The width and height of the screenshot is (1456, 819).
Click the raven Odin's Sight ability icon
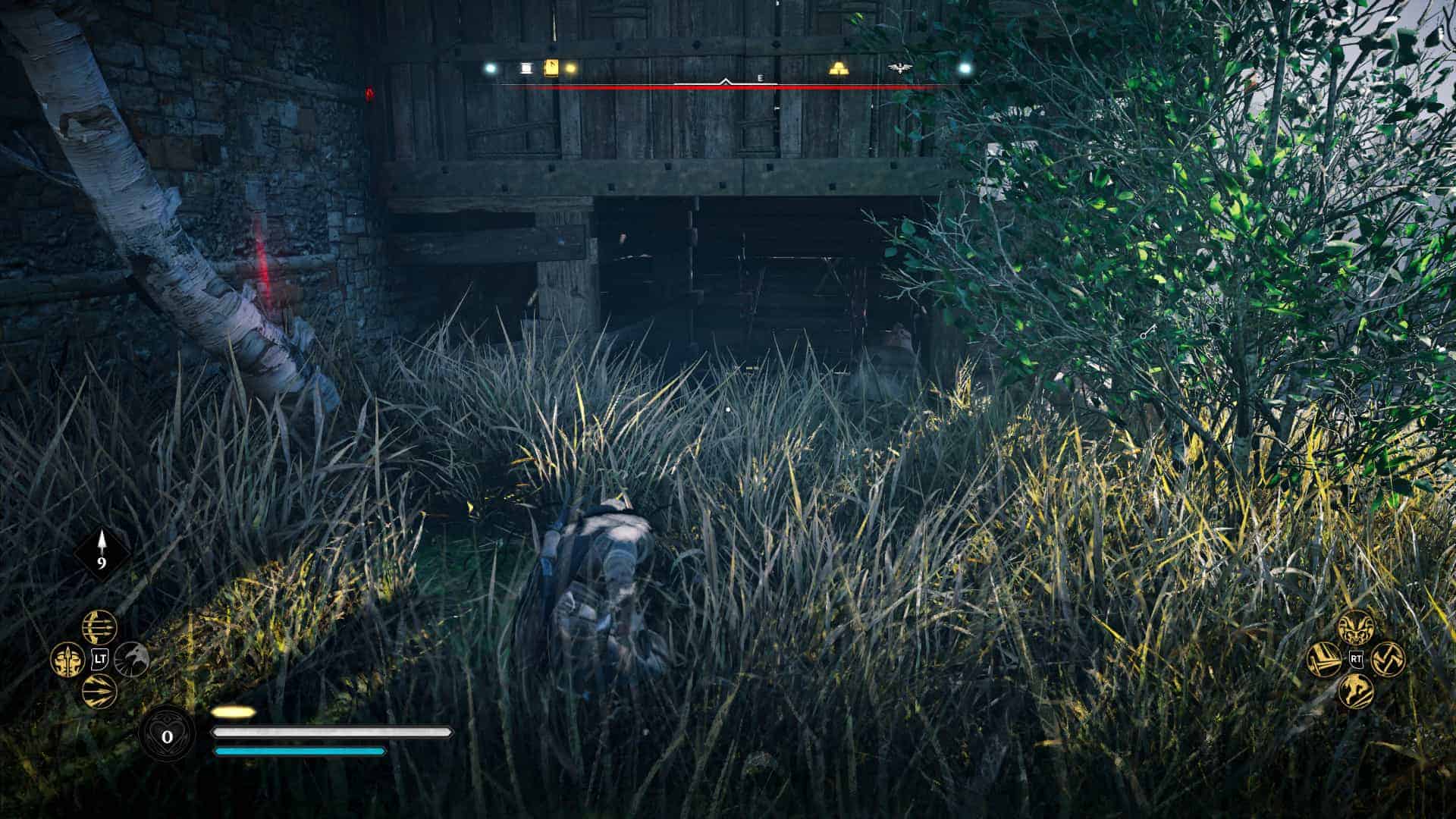(x=132, y=660)
